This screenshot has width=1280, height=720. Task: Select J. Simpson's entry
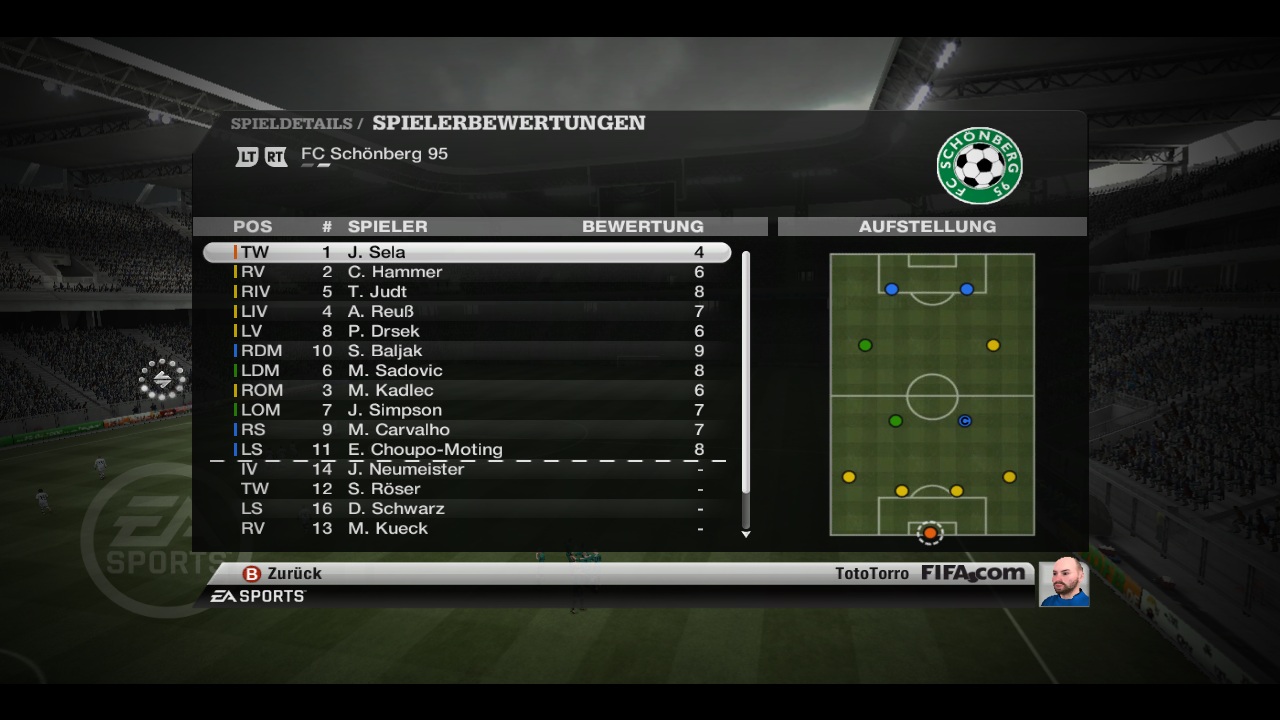coord(467,410)
